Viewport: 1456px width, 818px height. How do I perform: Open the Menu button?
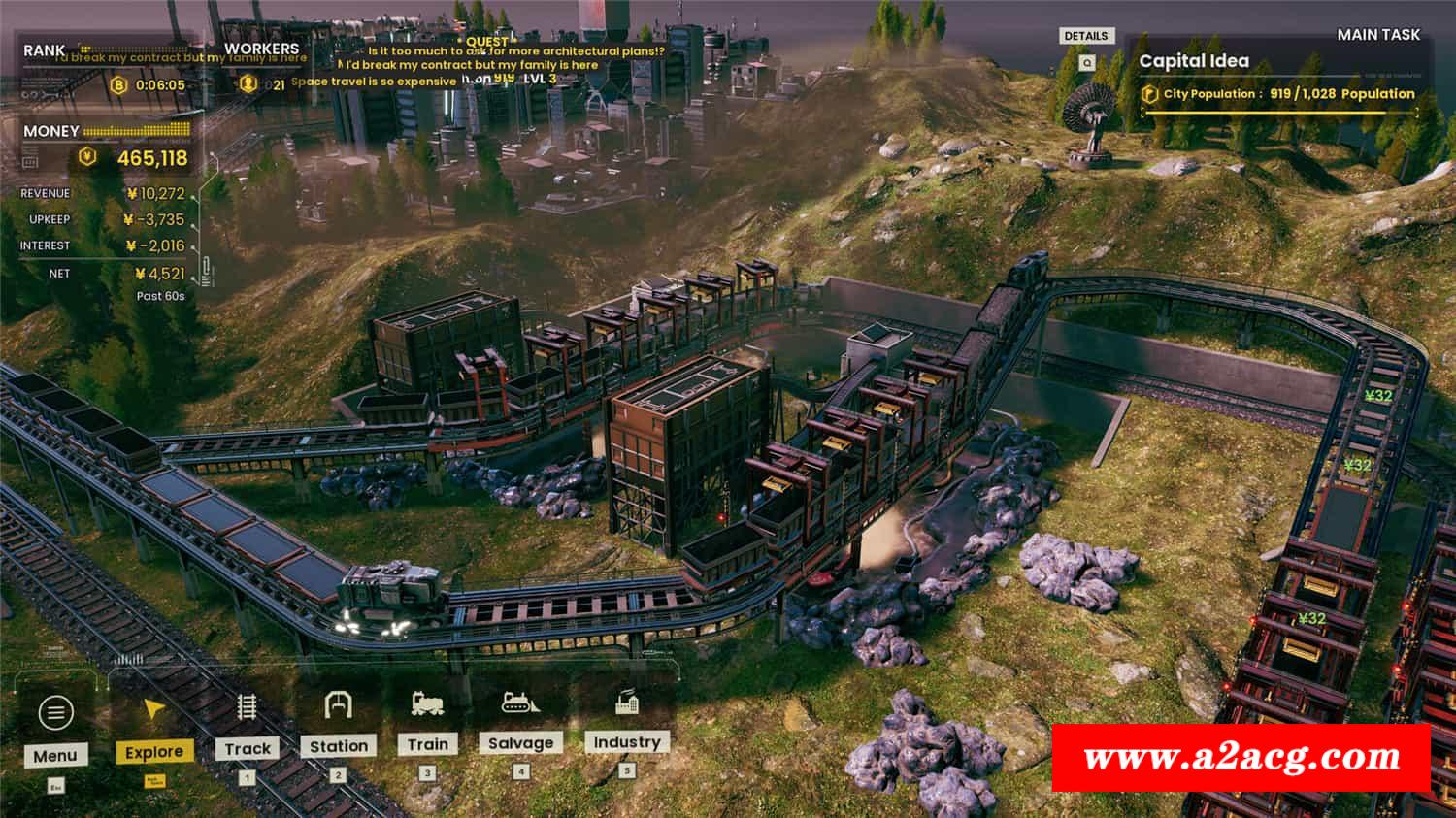tap(55, 728)
